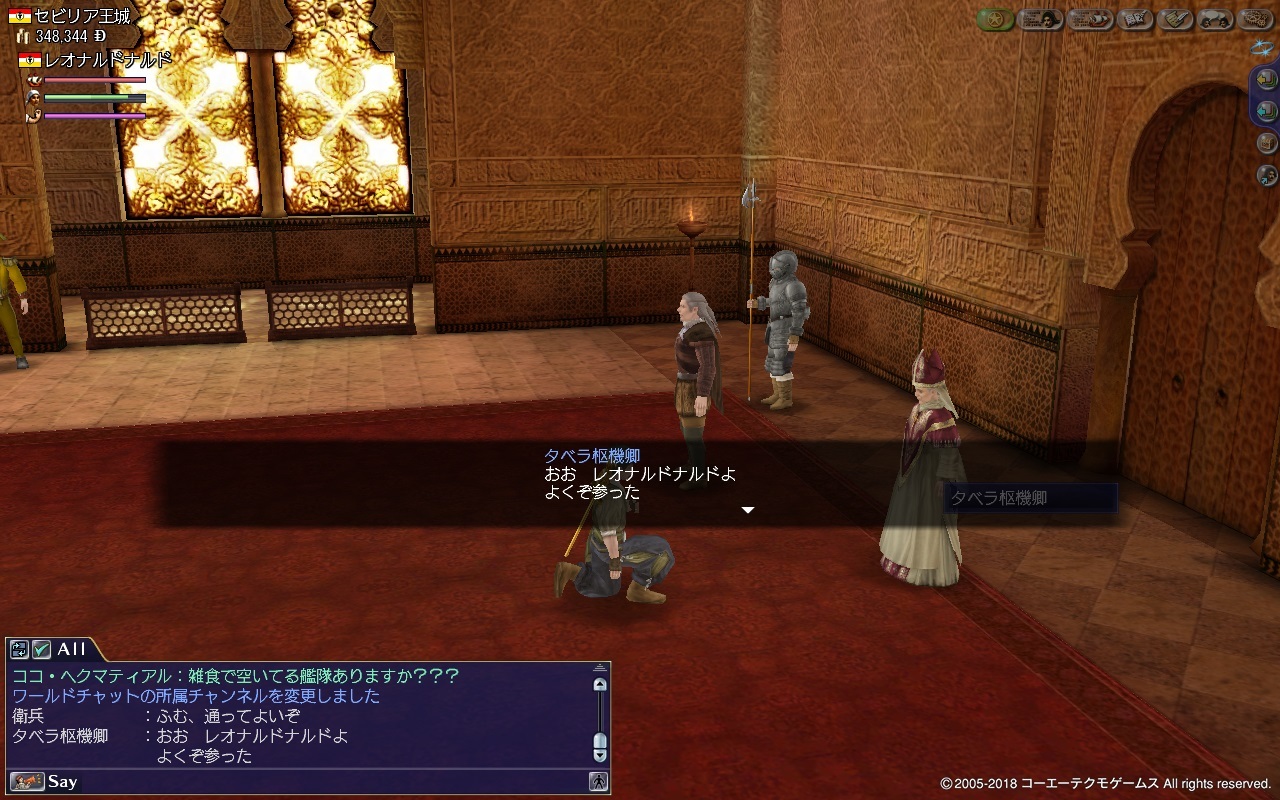1280x800 pixels.
Task: Click the chat window switch arrows icon
Action: coord(20,649)
